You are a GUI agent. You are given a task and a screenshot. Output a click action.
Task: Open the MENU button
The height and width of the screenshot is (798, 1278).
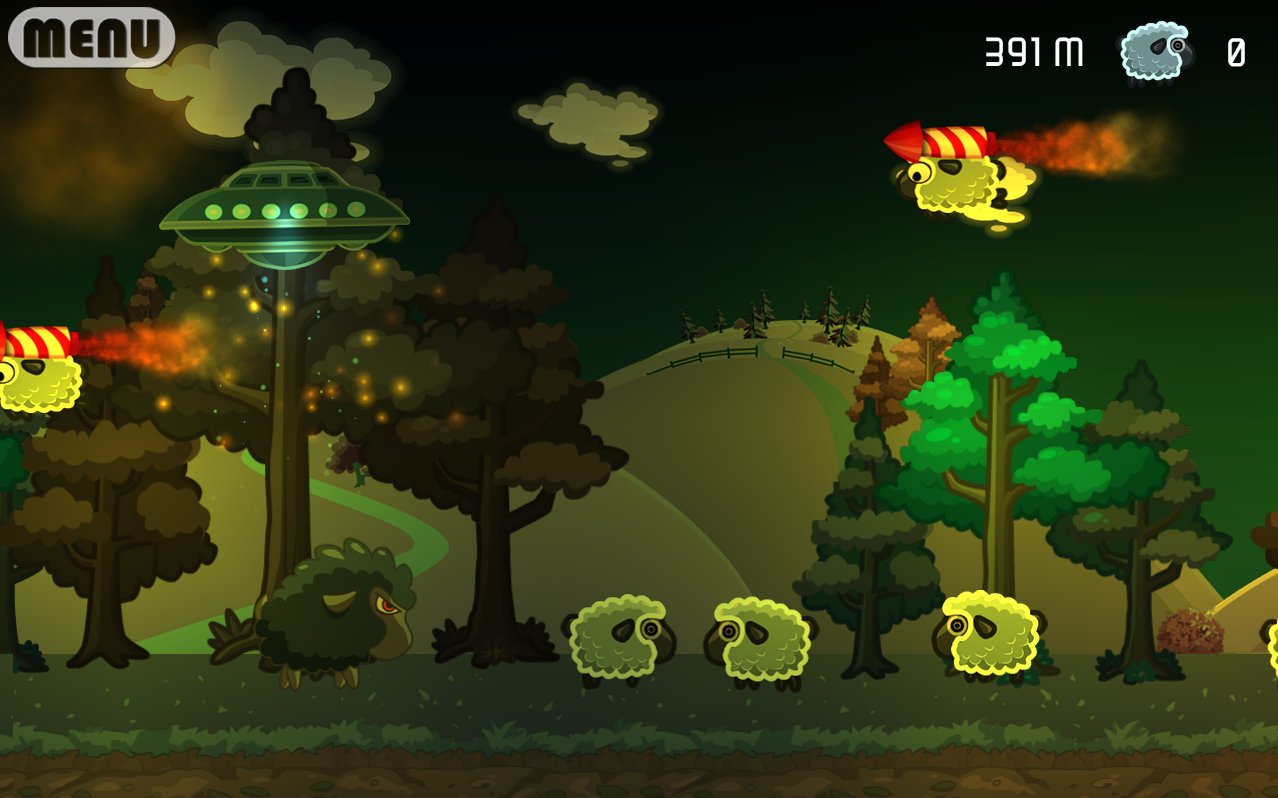91,37
